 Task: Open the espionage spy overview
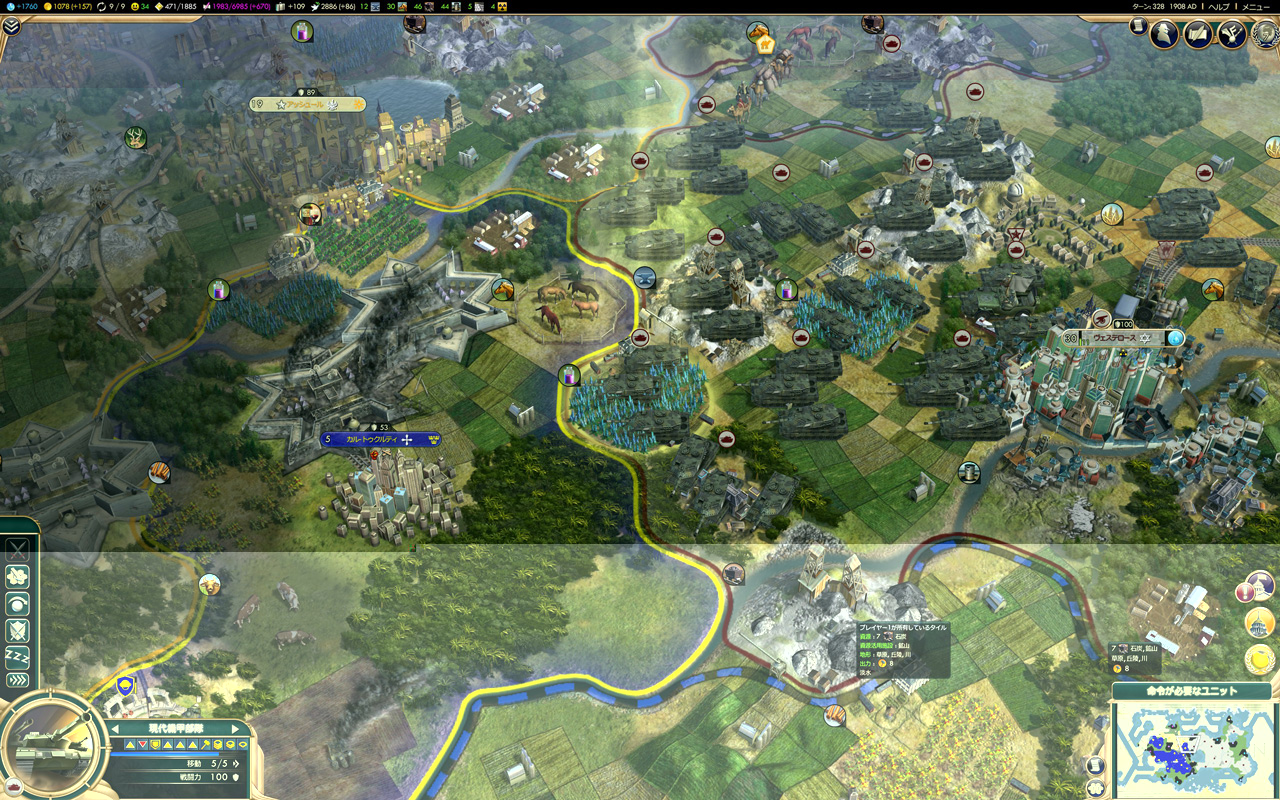coord(1164,34)
